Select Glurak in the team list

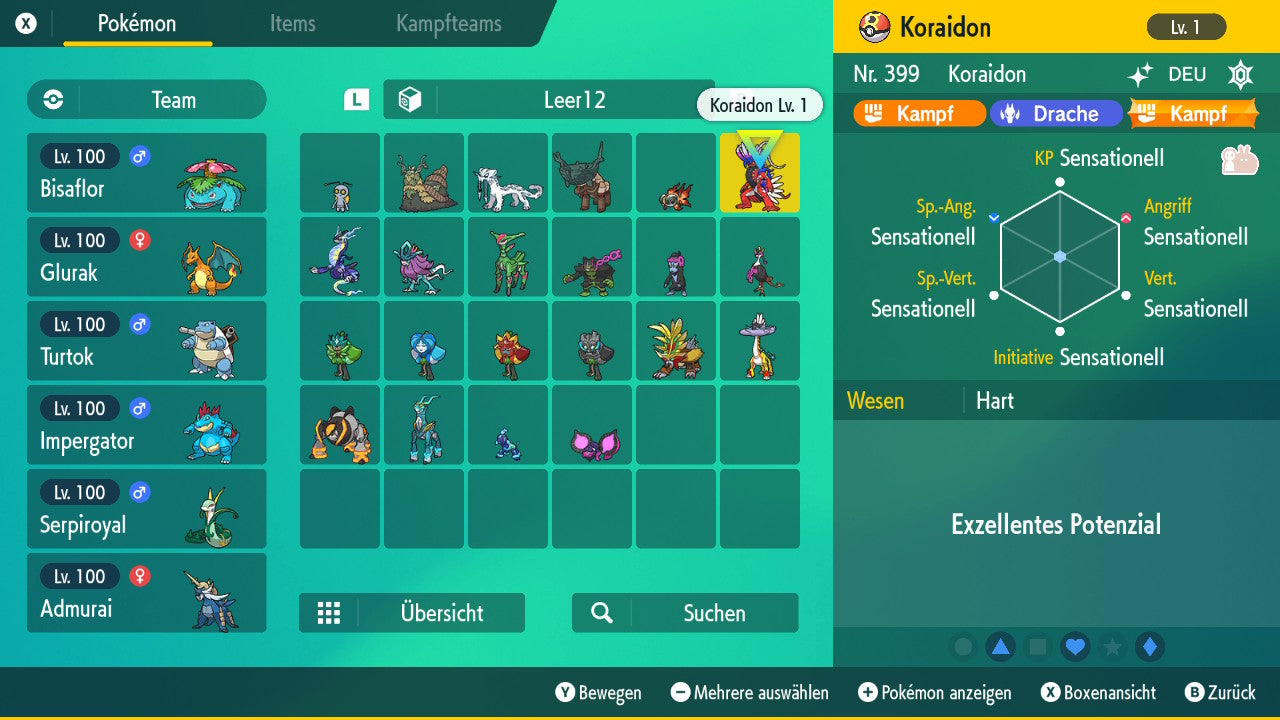point(147,257)
